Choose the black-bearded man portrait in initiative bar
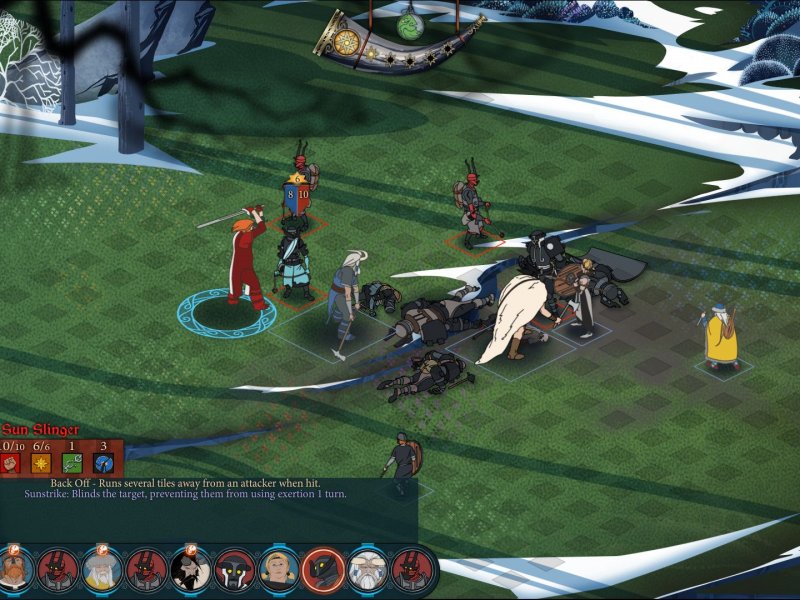This screenshot has width=800, height=600. click(190, 569)
